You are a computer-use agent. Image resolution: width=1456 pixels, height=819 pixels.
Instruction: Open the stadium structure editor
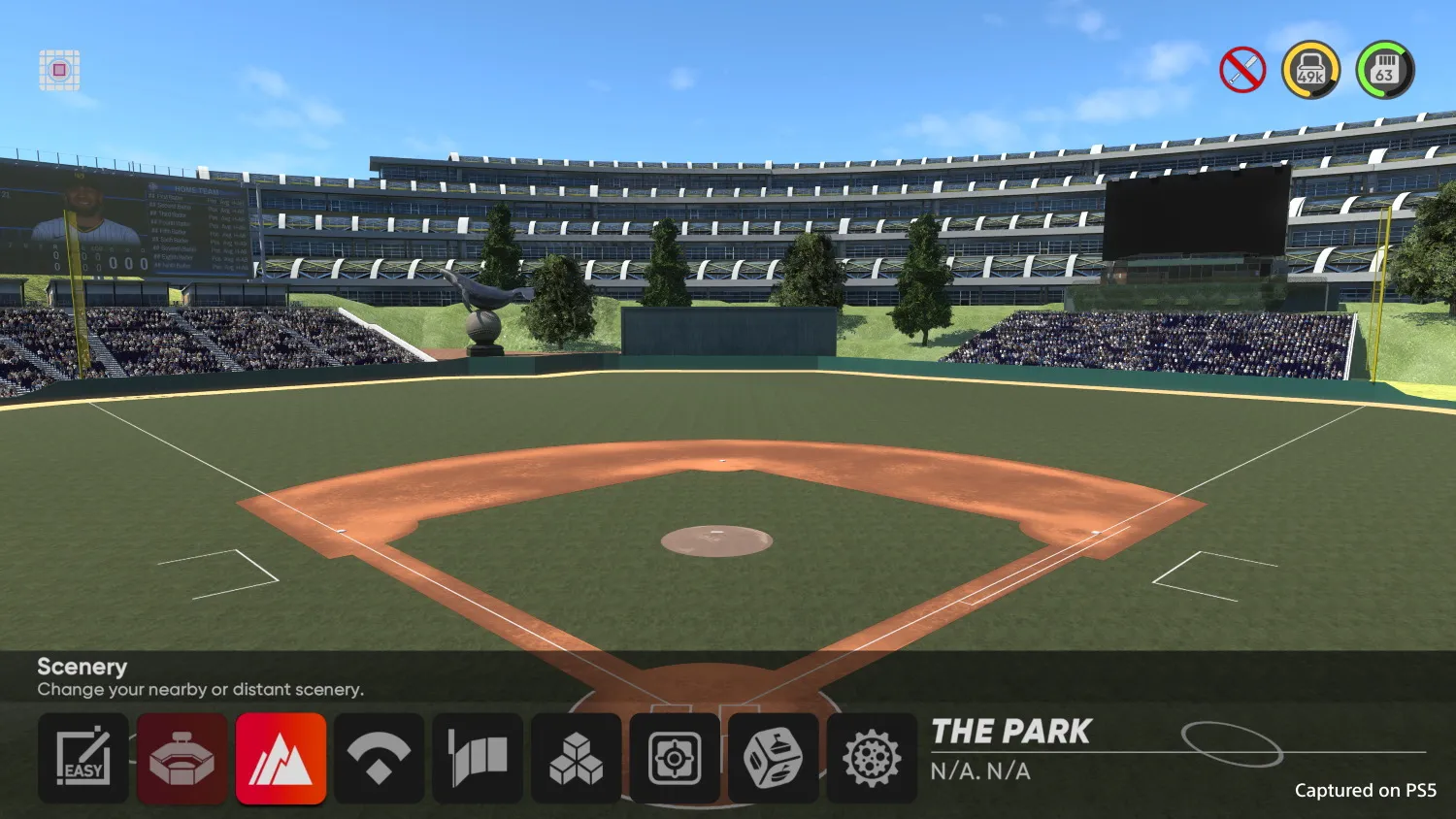182,758
